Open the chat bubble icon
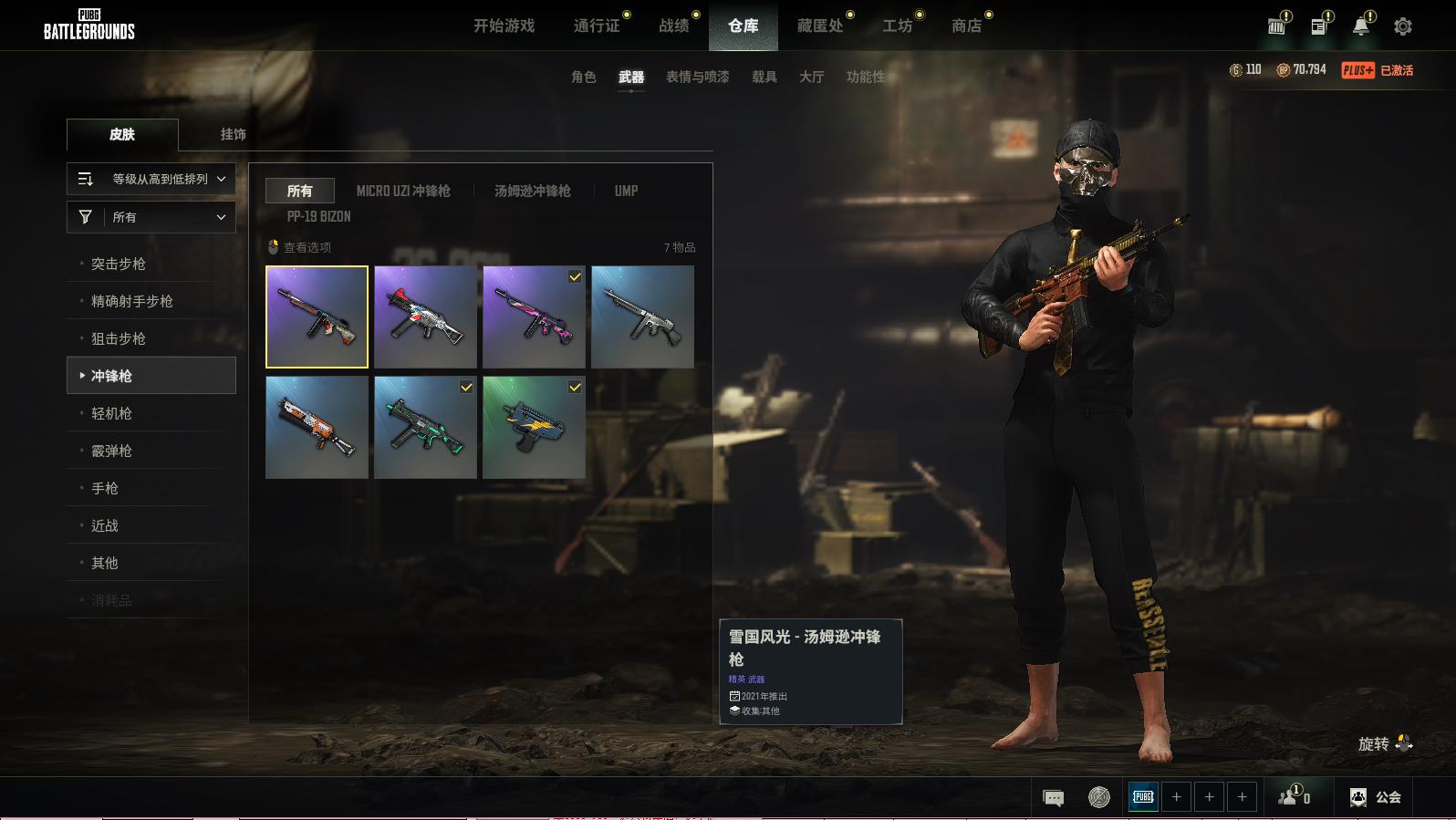1456x820 pixels. 1053,797
